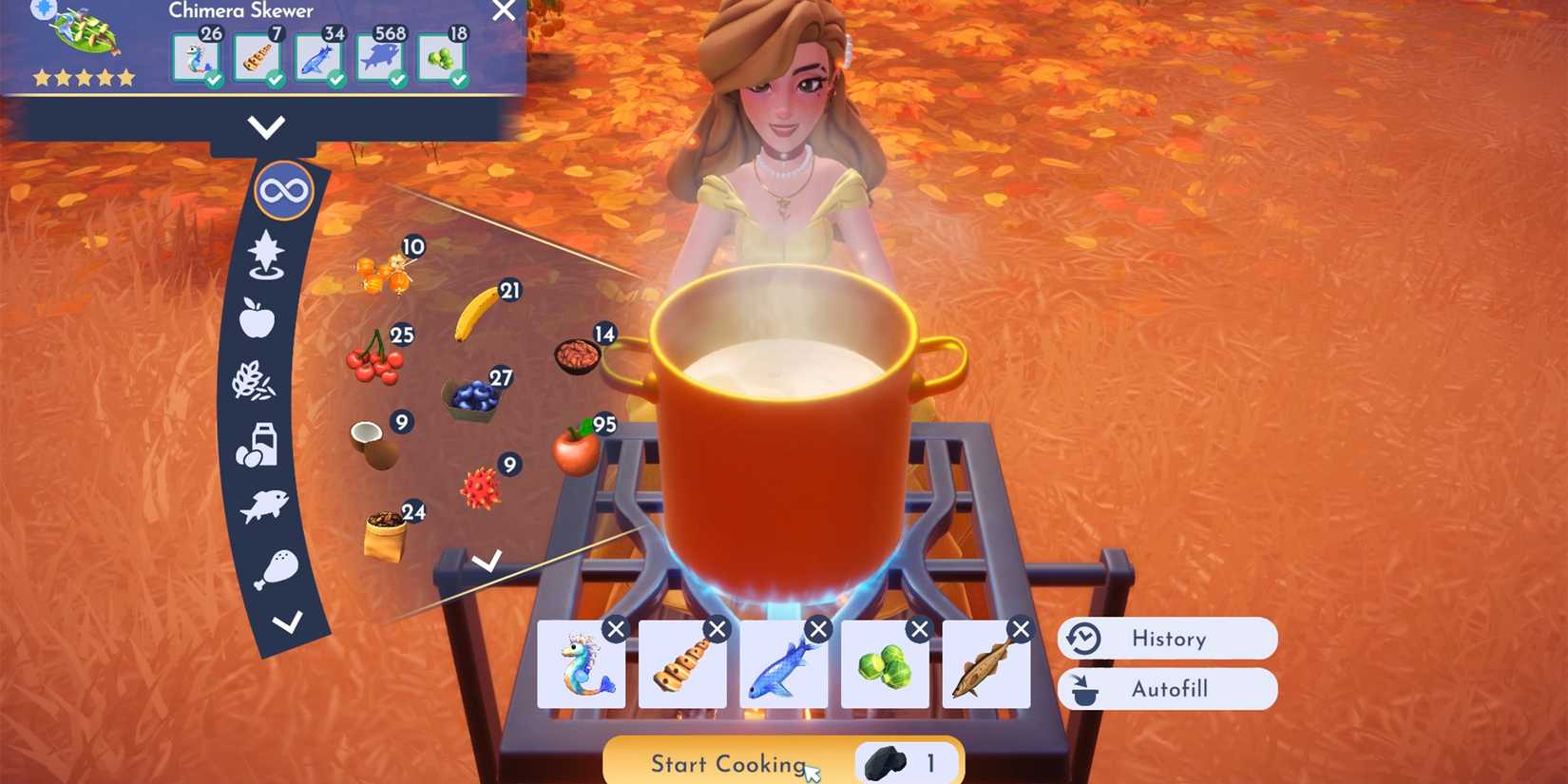Image resolution: width=1568 pixels, height=784 pixels.
Task: Collapse the Chimera Skewer recipe header
Action: [268, 125]
